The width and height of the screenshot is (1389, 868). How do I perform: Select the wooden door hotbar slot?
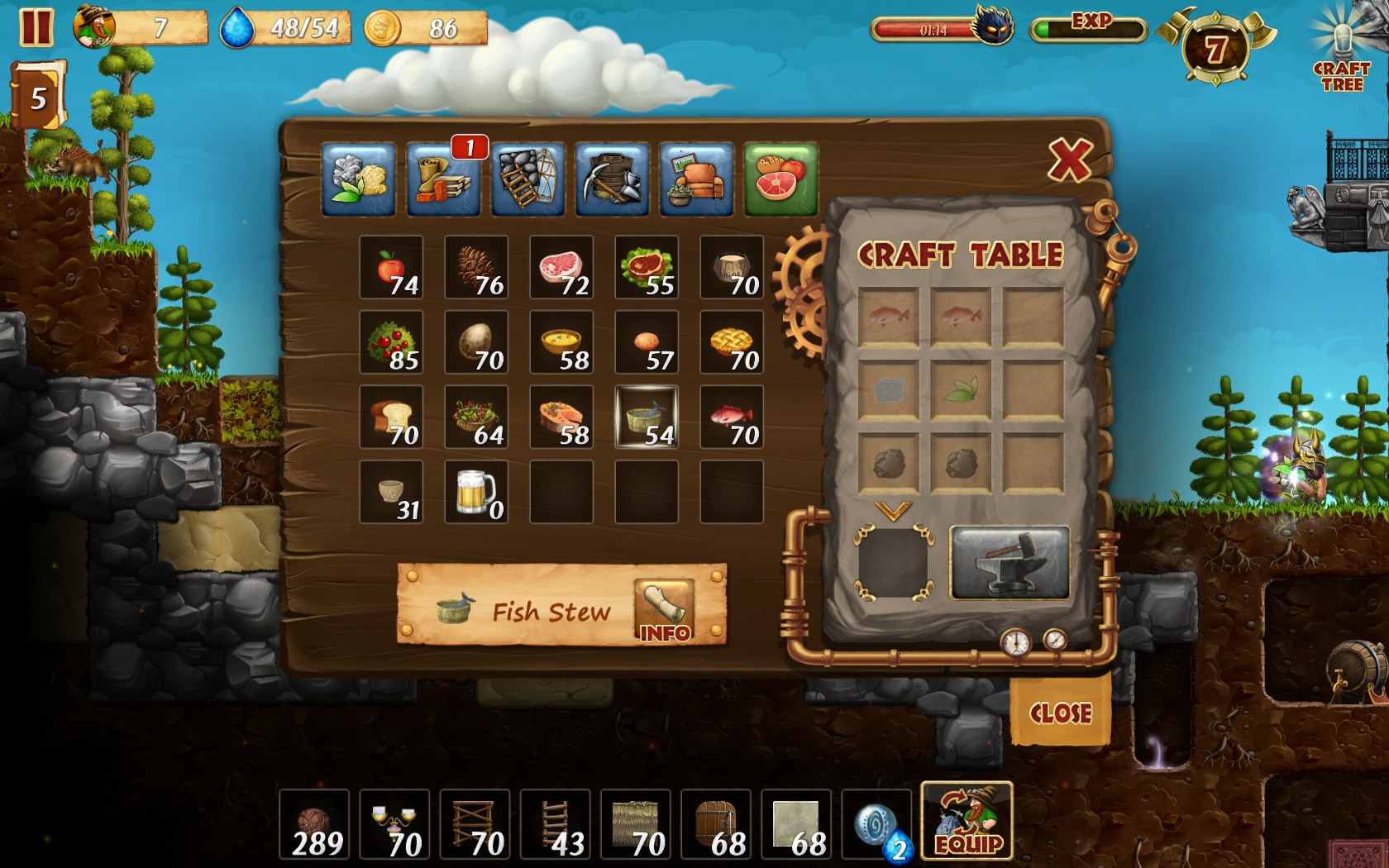(x=716, y=824)
